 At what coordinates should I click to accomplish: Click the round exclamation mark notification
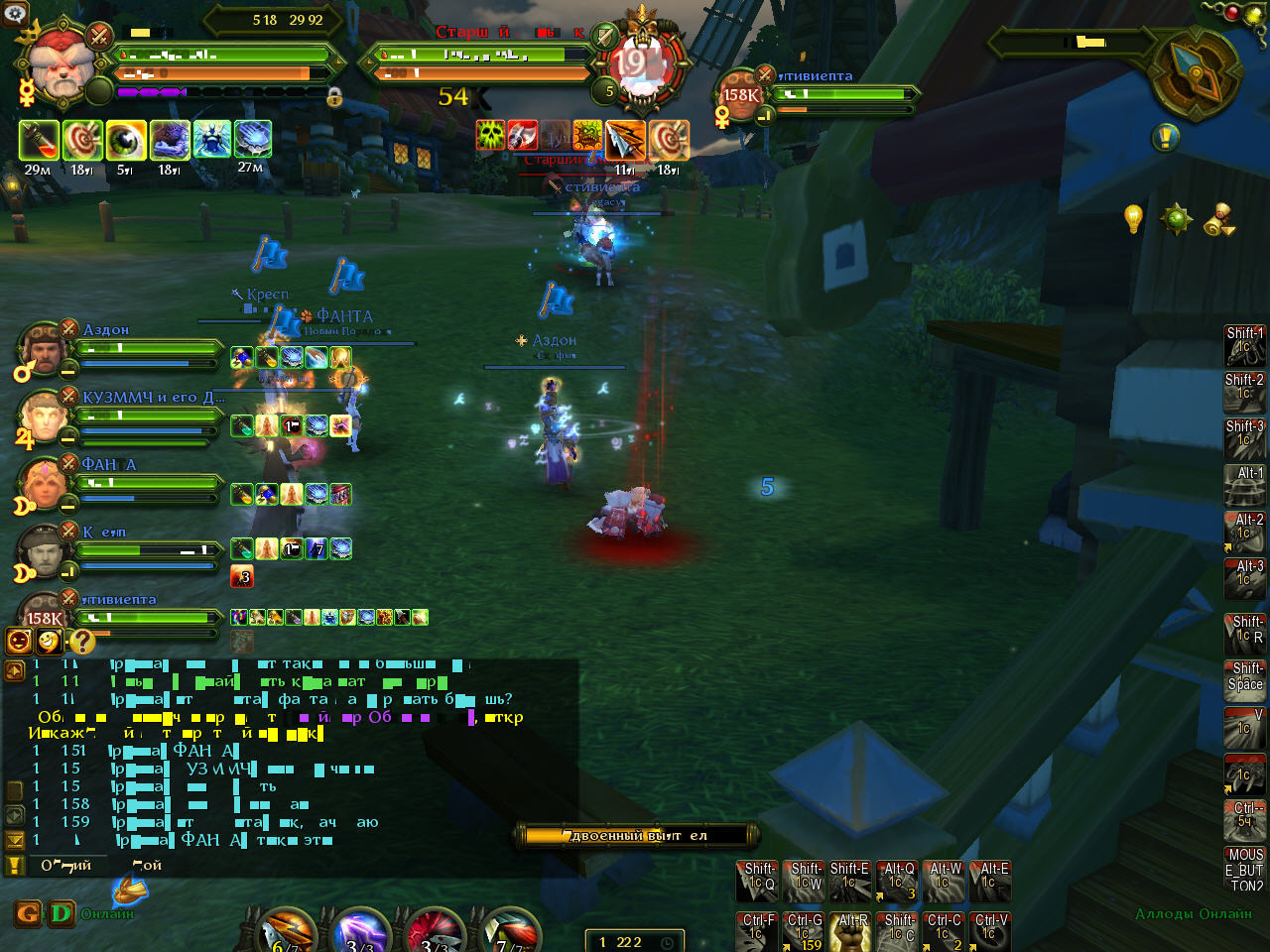click(x=1165, y=137)
